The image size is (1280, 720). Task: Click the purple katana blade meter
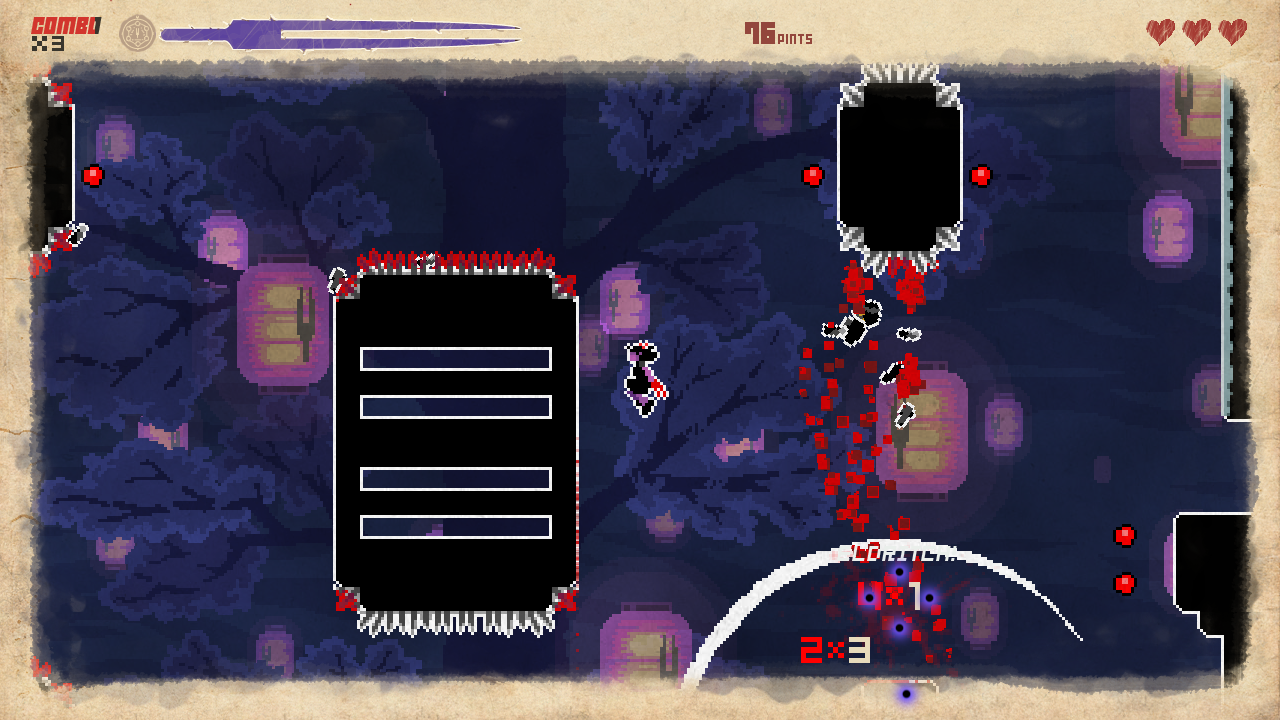click(340, 30)
